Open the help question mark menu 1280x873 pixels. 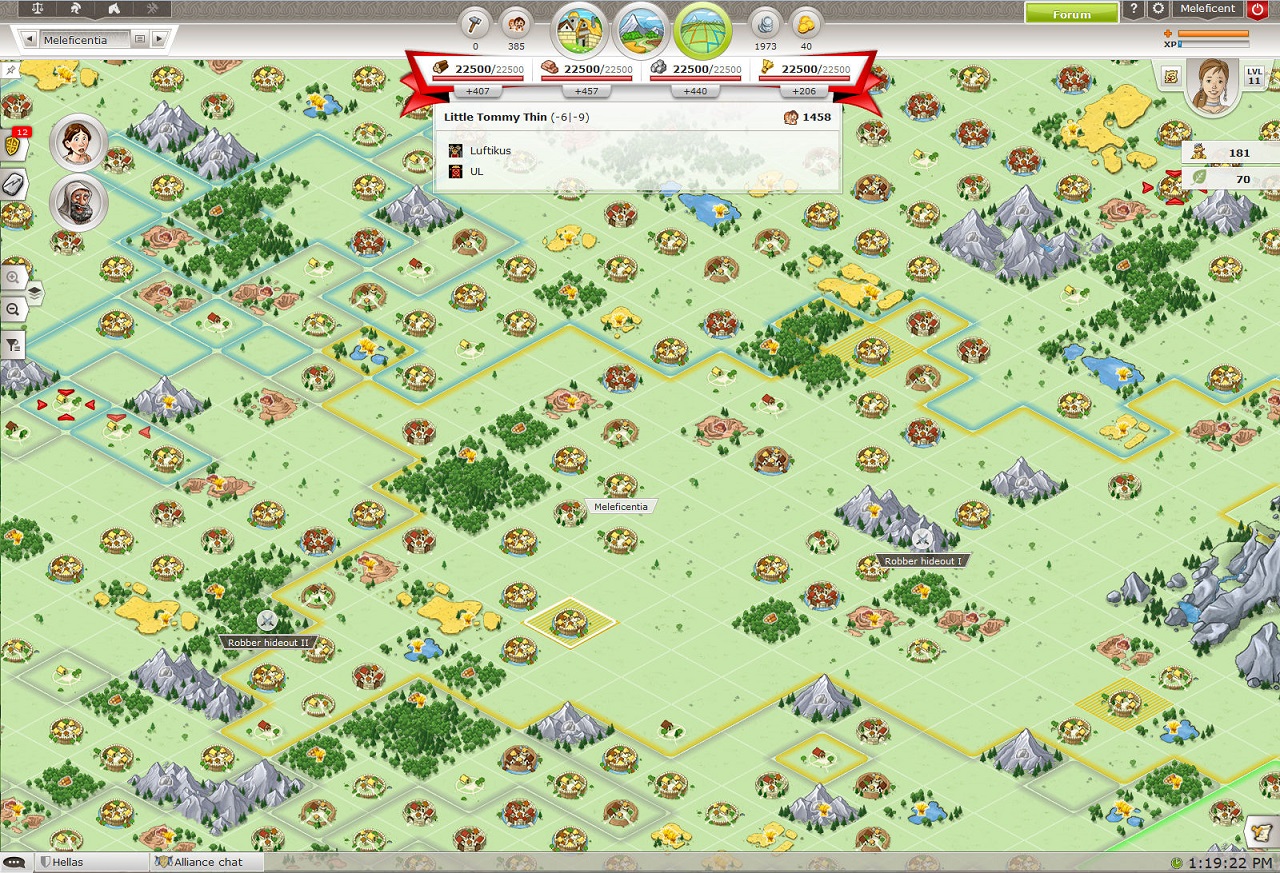[1133, 10]
